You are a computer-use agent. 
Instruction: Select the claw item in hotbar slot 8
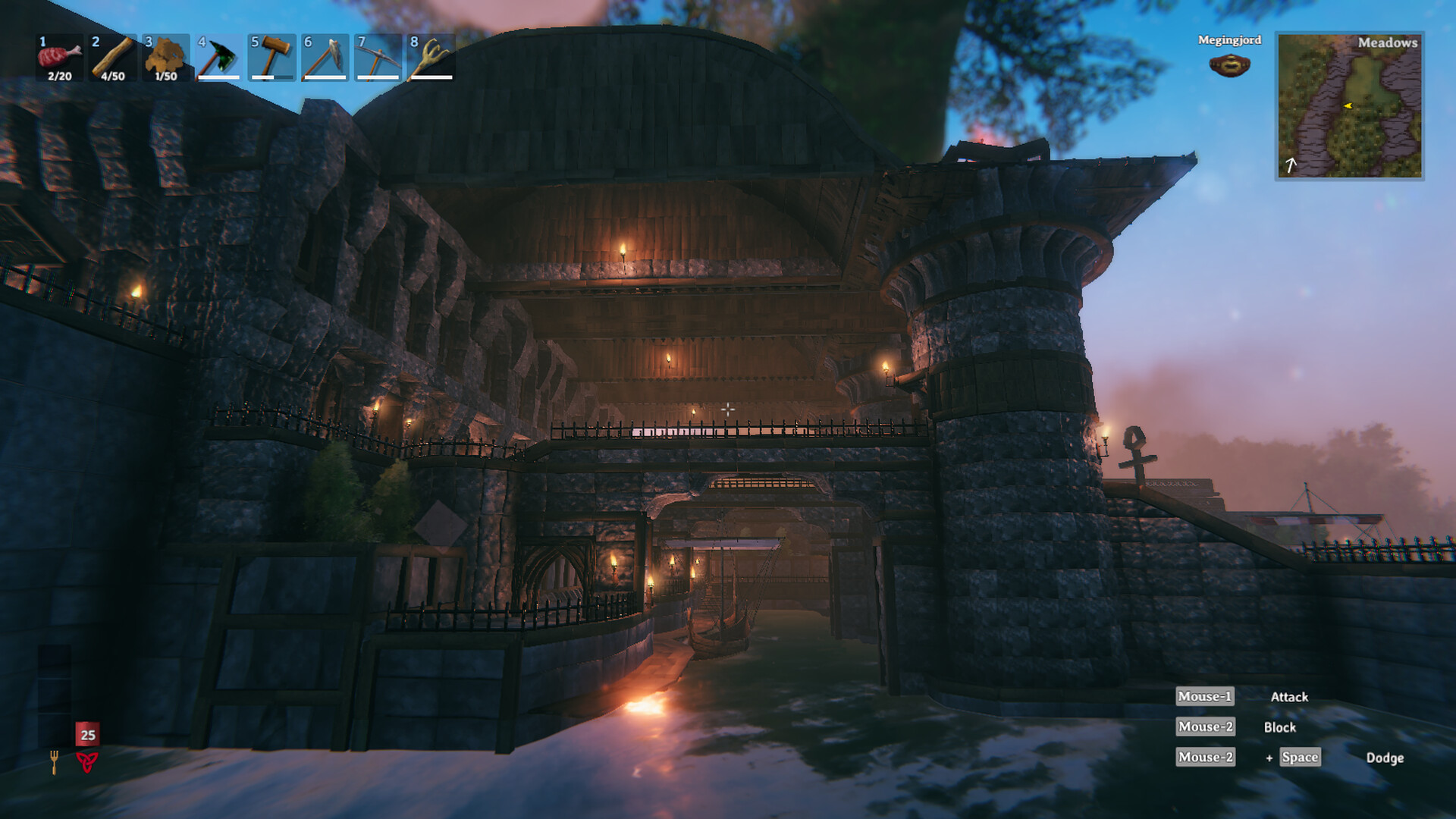coord(428,57)
